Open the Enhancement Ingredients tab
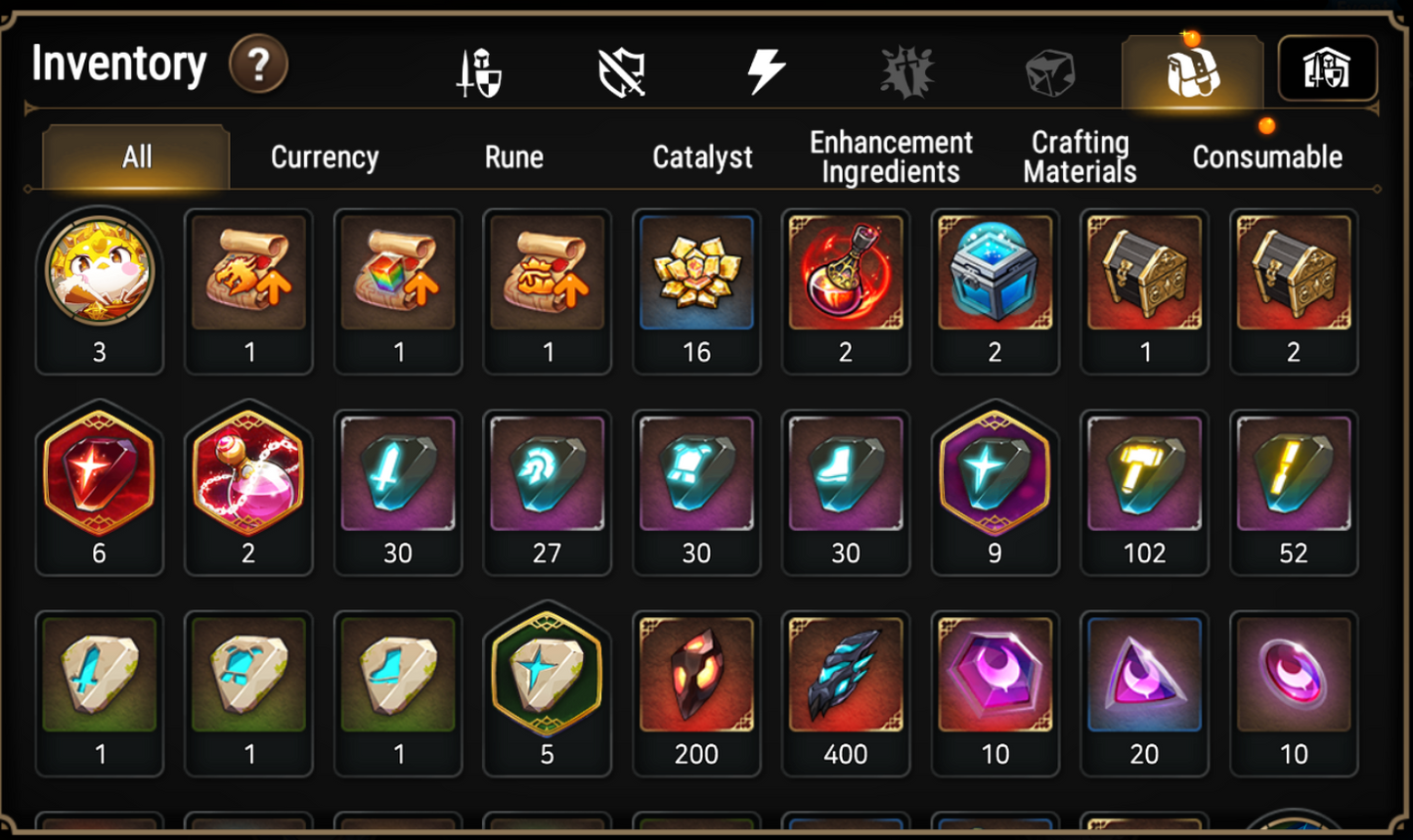 (x=891, y=157)
